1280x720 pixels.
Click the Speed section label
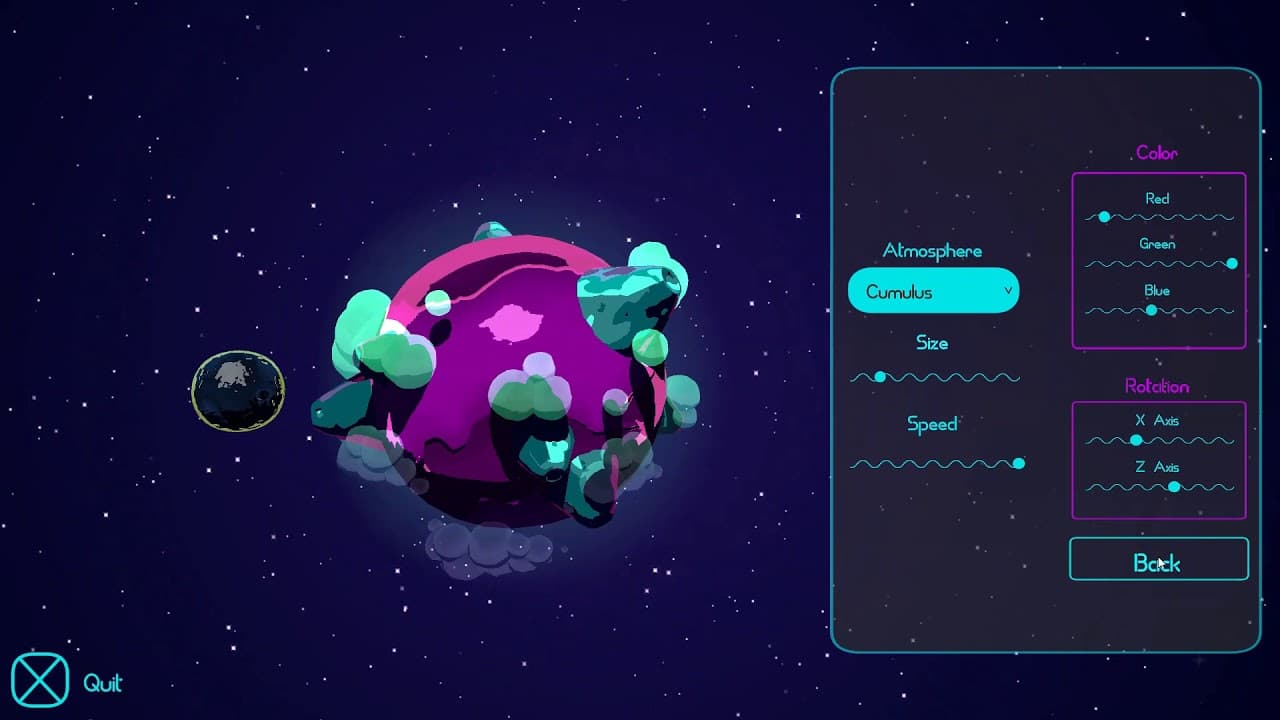[931, 424]
